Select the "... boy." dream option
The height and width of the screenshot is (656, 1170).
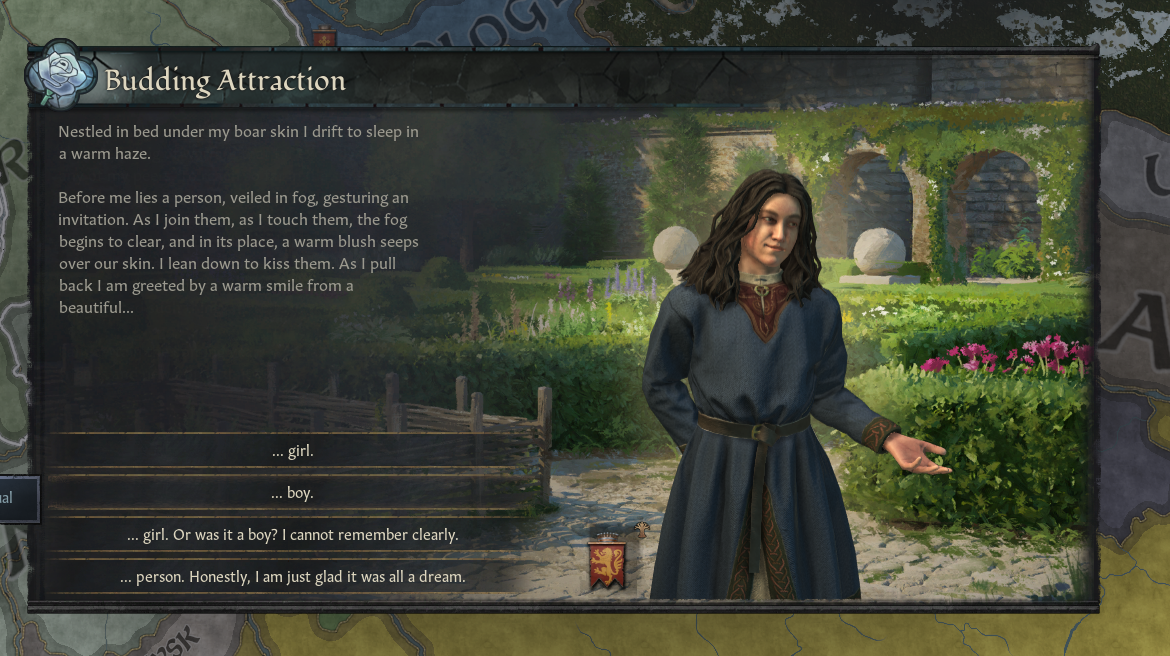292,493
